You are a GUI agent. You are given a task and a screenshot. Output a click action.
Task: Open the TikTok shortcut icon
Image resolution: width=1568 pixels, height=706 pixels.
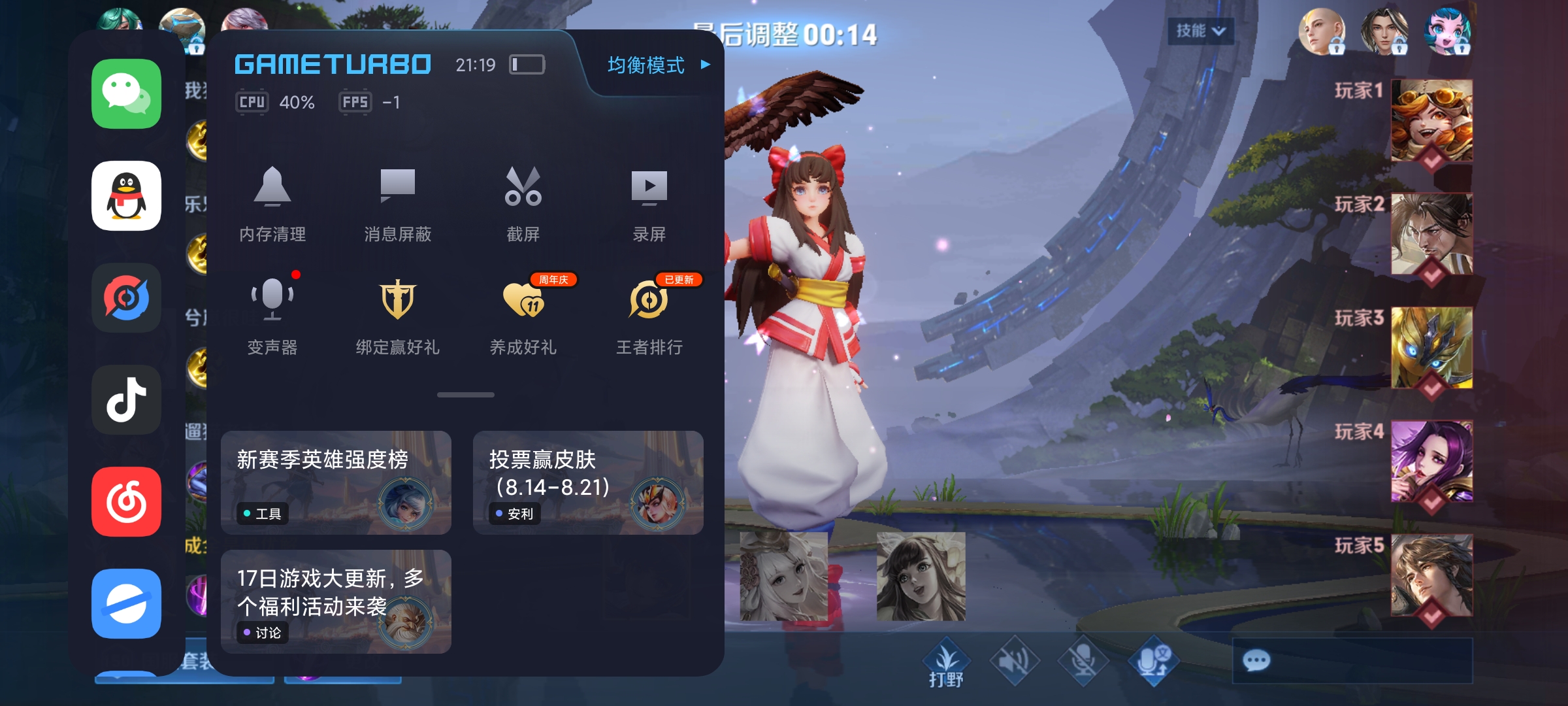tap(126, 399)
